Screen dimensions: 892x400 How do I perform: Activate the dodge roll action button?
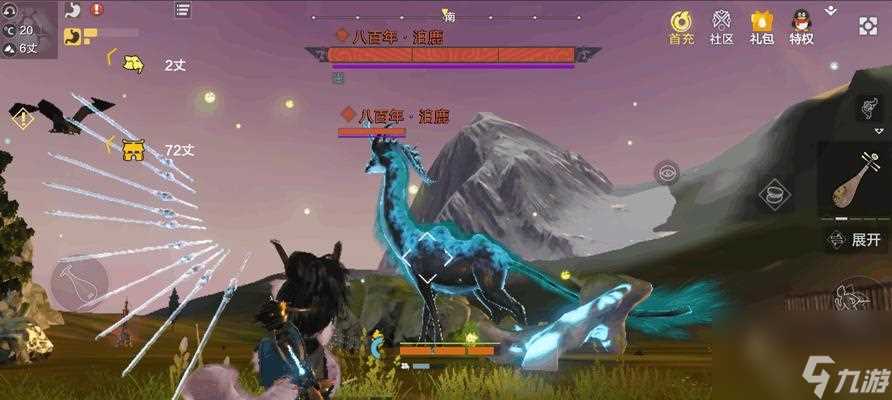coord(857,298)
